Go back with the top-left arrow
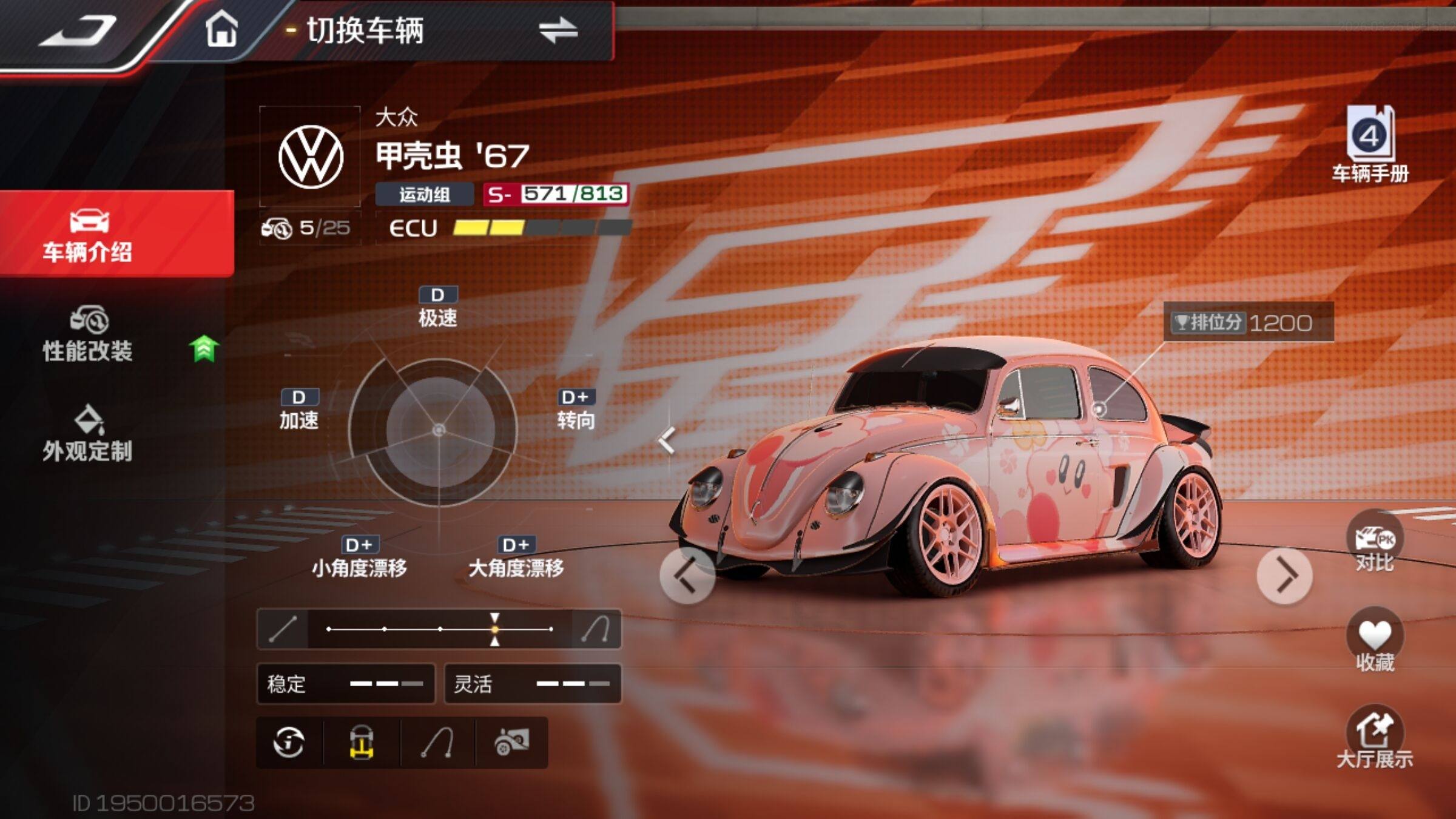This screenshot has width=1456, height=819. pos(78,30)
